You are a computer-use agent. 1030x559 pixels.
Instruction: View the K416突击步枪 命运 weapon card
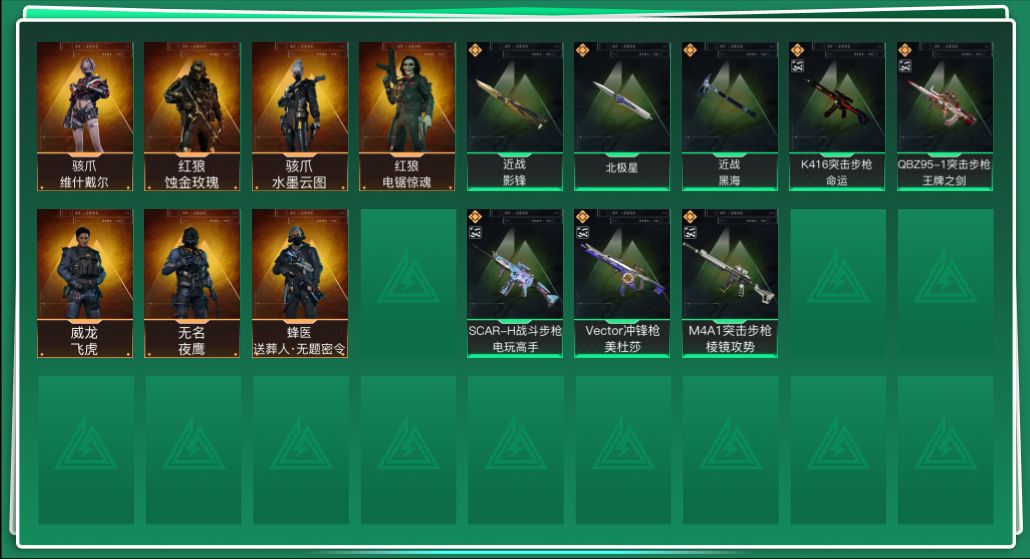pos(837,116)
